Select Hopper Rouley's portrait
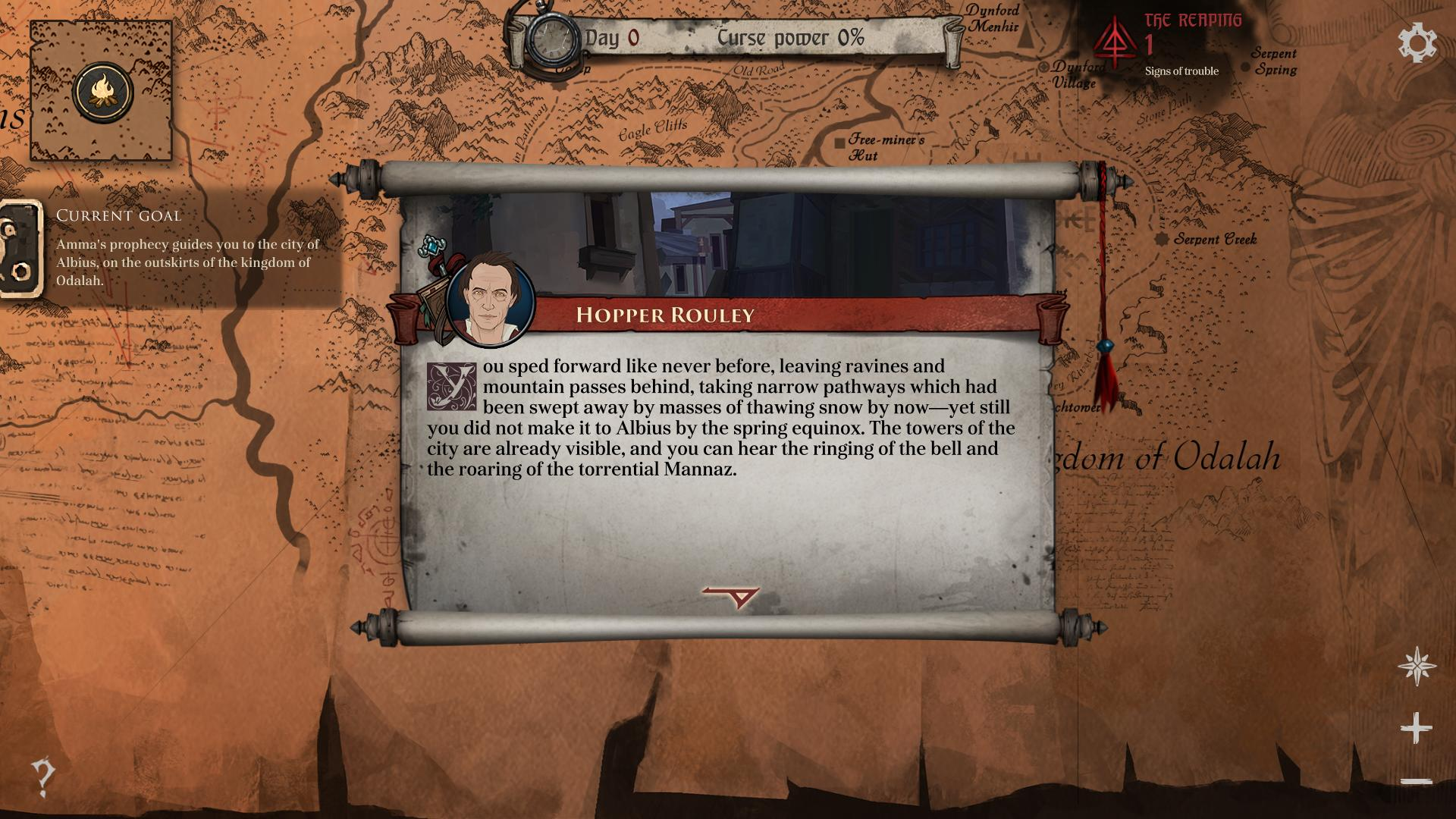This screenshot has height=819, width=1456. click(x=489, y=302)
